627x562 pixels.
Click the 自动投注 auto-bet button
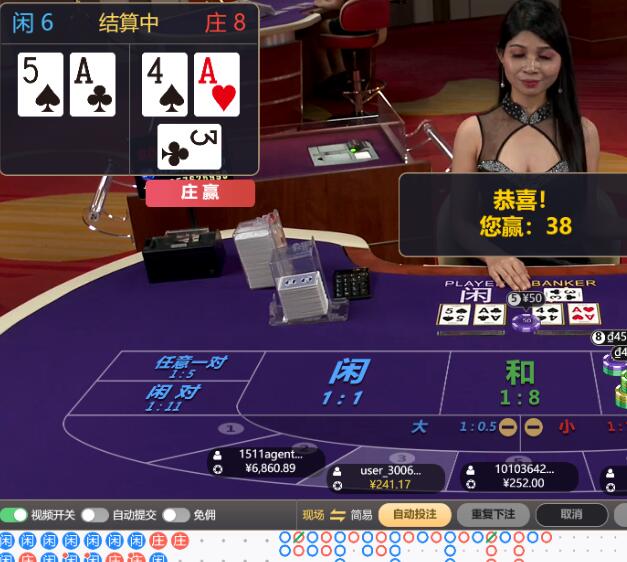[414, 515]
